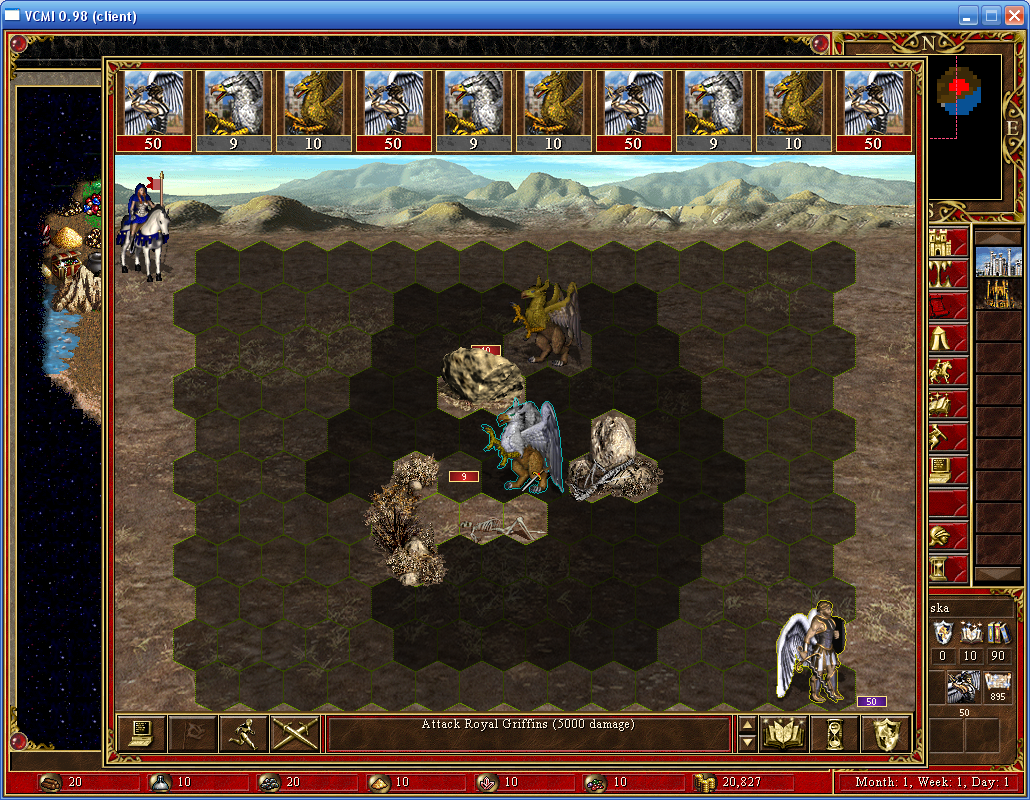Open the spellbook to cast a spell
The height and width of the screenshot is (800, 1030).
(x=784, y=734)
